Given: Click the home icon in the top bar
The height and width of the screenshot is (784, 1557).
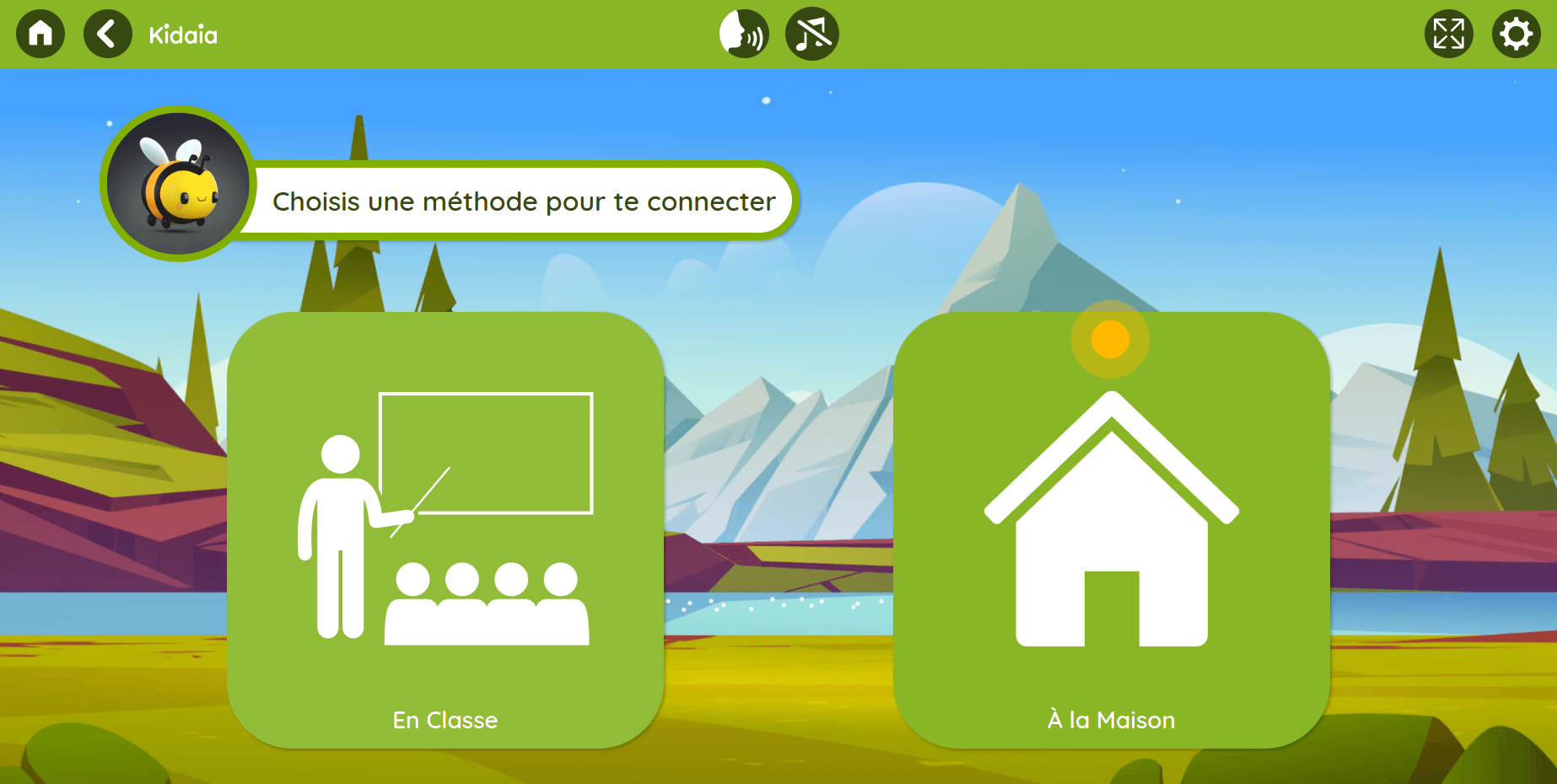Looking at the screenshot, I should (39, 33).
